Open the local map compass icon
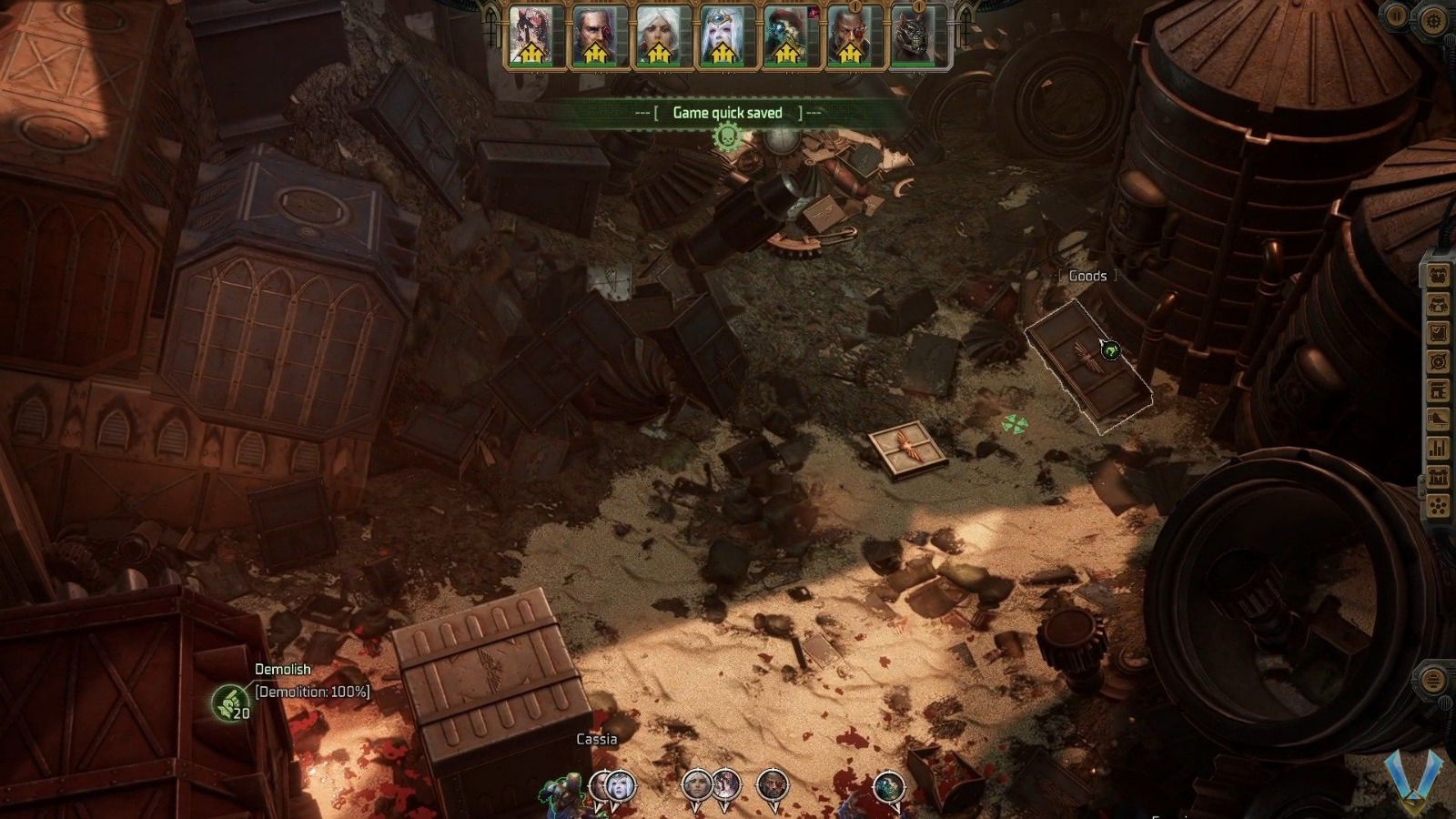The image size is (1456, 819). click(1438, 359)
